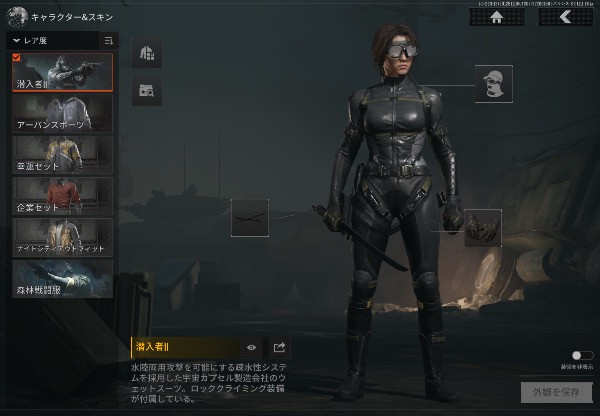Select the 企業セット red jacket outfit
The width and height of the screenshot is (600, 416).
coord(62,195)
